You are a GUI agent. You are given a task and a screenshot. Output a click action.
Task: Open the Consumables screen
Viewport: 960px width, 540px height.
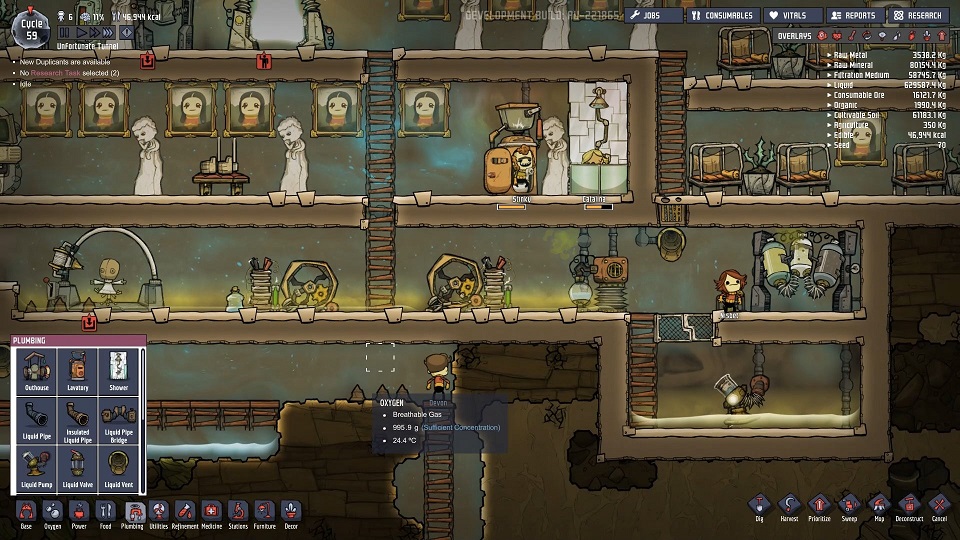click(x=721, y=15)
